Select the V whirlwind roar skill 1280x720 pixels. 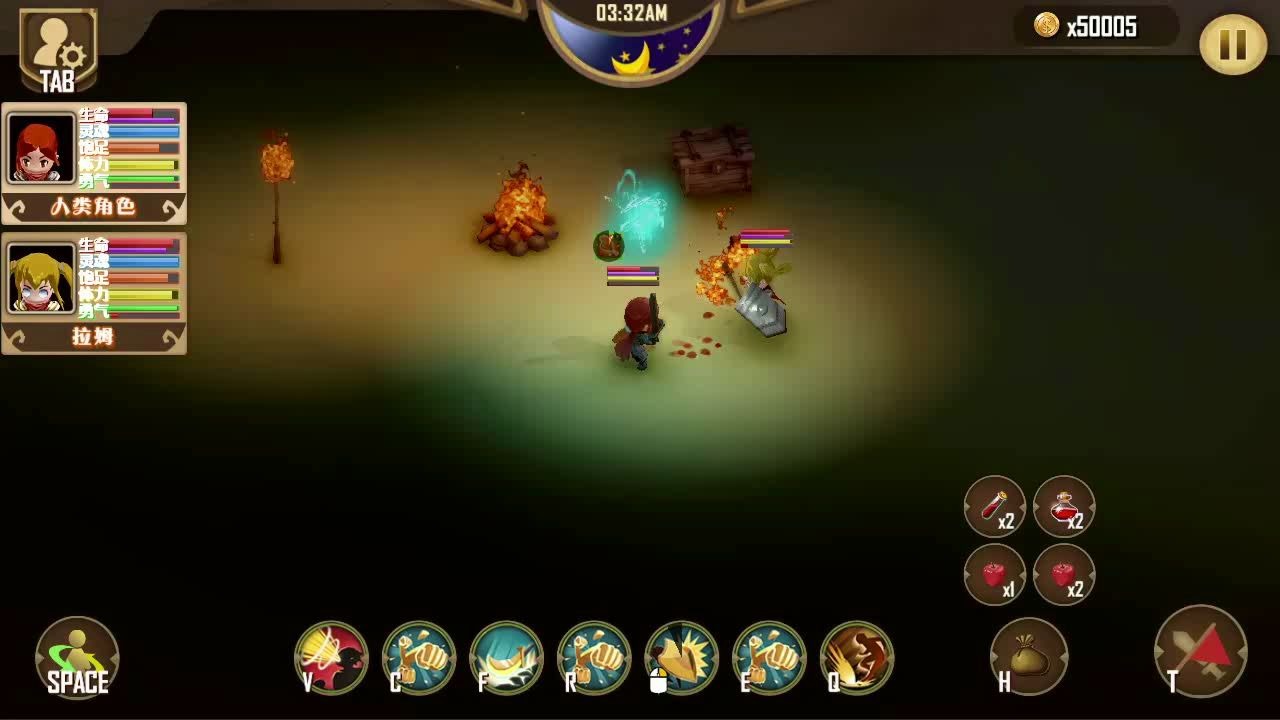pos(330,657)
